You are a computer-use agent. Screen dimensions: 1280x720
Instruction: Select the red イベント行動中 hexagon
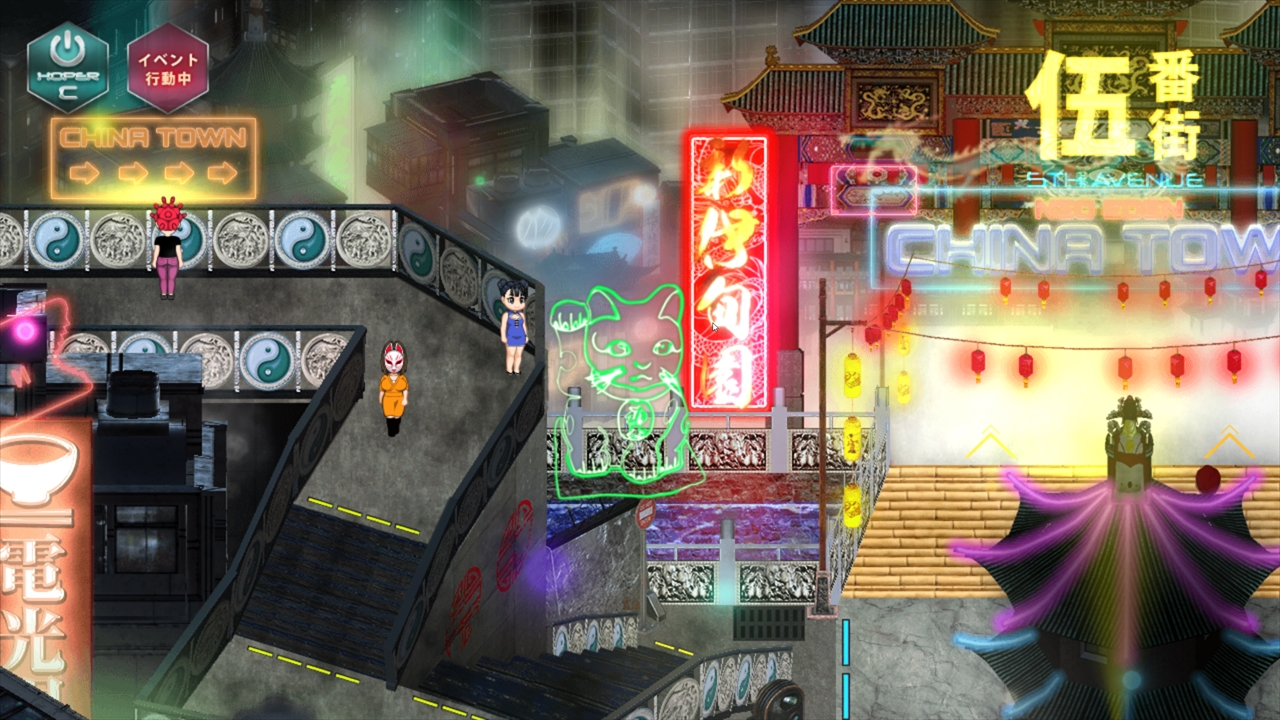click(168, 67)
